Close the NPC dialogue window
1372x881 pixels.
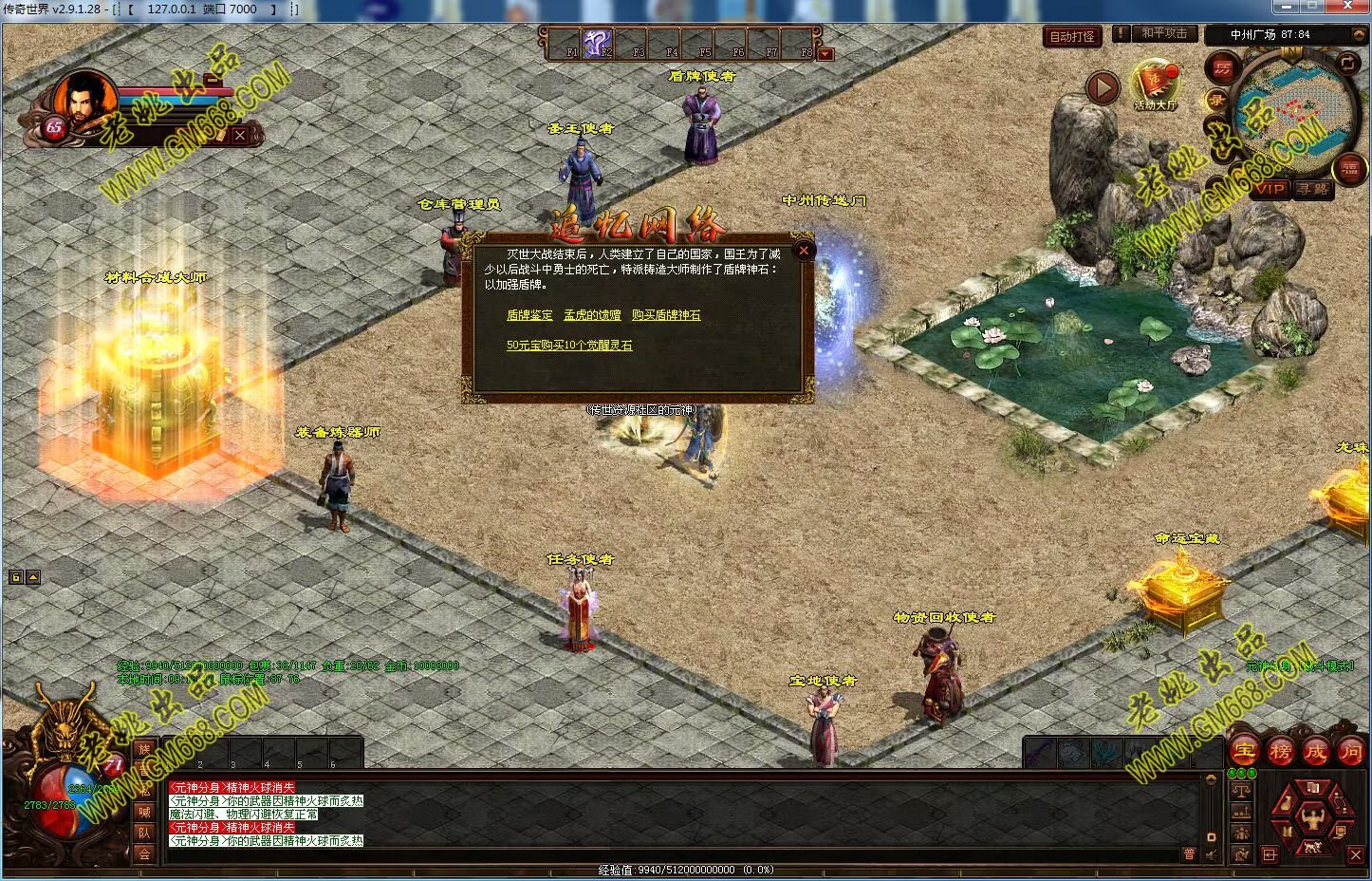click(x=804, y=251)
